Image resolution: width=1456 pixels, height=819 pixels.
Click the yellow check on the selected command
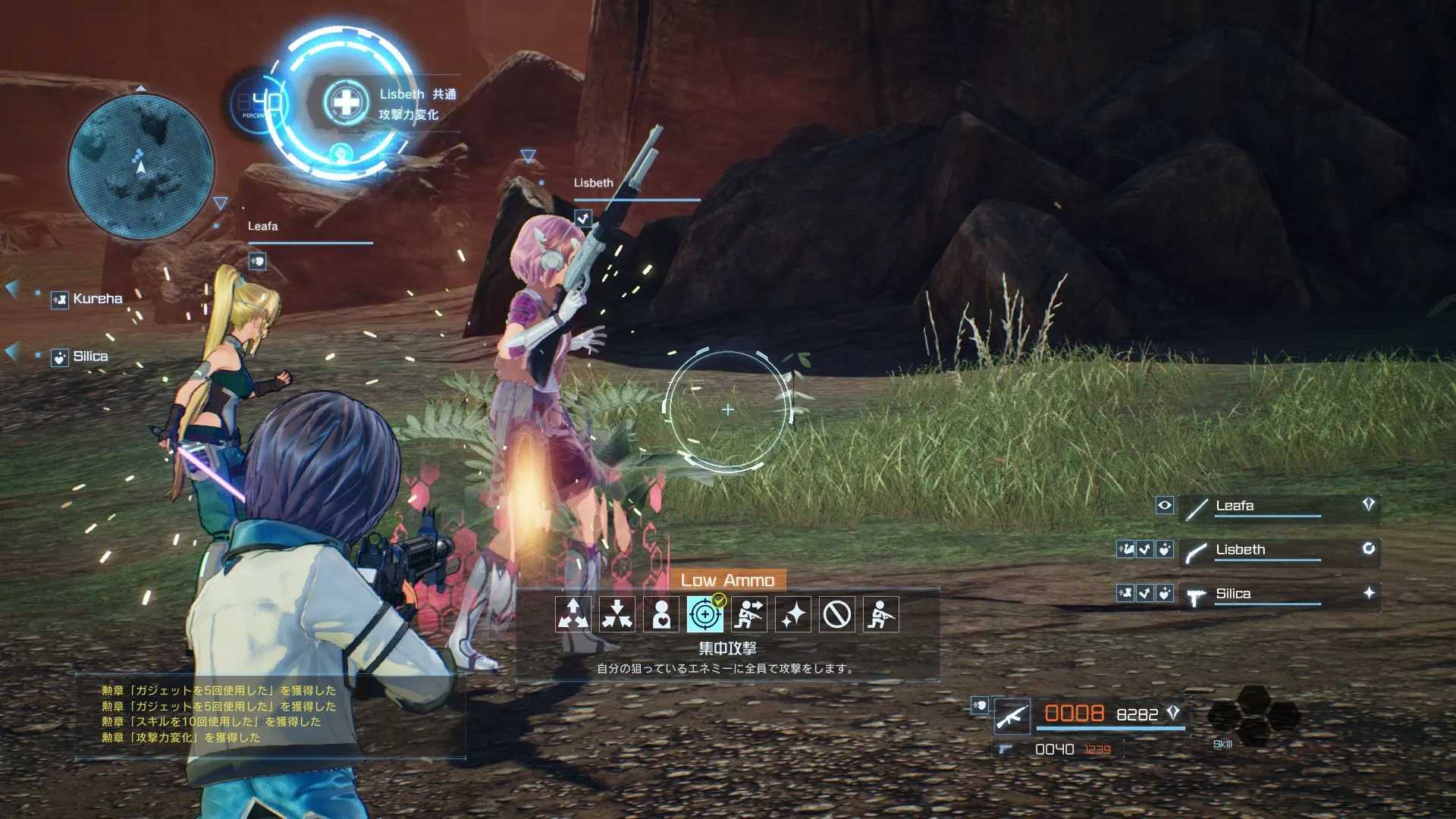(719, 601)
